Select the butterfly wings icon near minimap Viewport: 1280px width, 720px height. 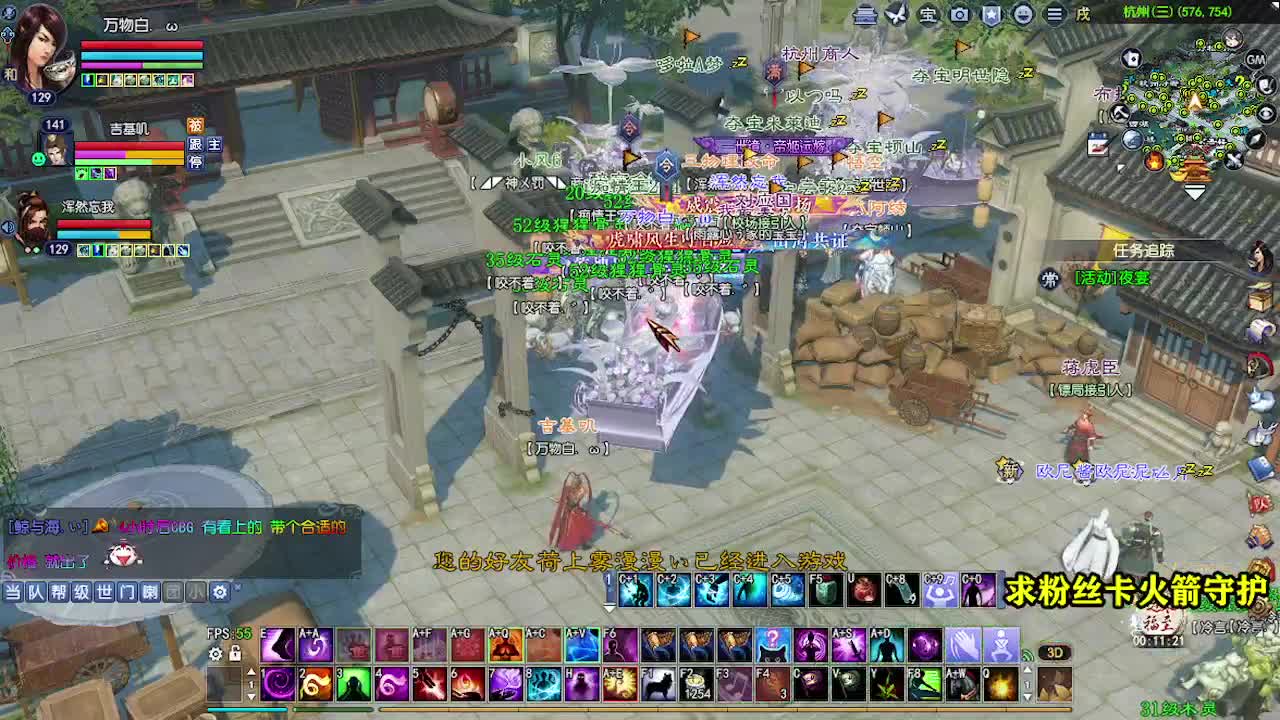pyautogui.click(x=896, y=15)
